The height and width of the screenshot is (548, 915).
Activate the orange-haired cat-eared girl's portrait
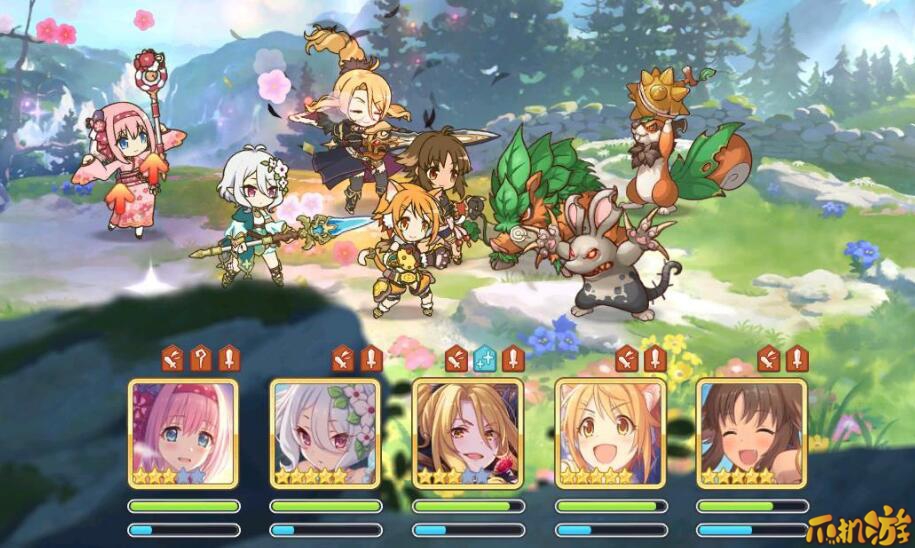click(609, 433)
